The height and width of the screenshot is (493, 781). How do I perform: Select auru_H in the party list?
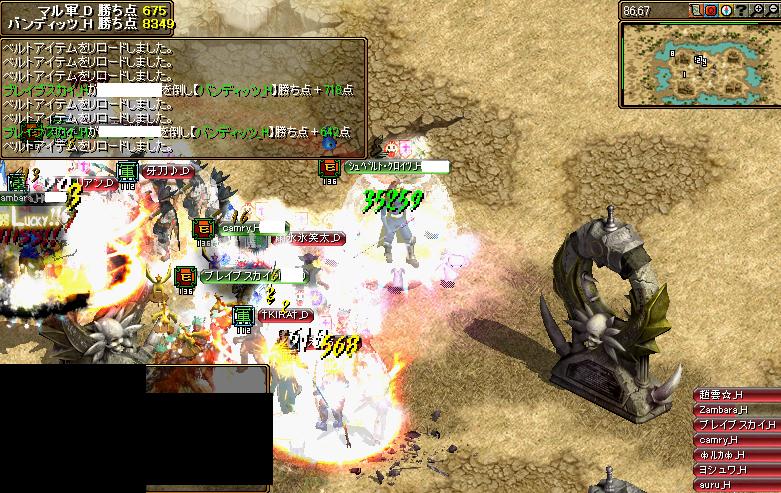(736, 485)
